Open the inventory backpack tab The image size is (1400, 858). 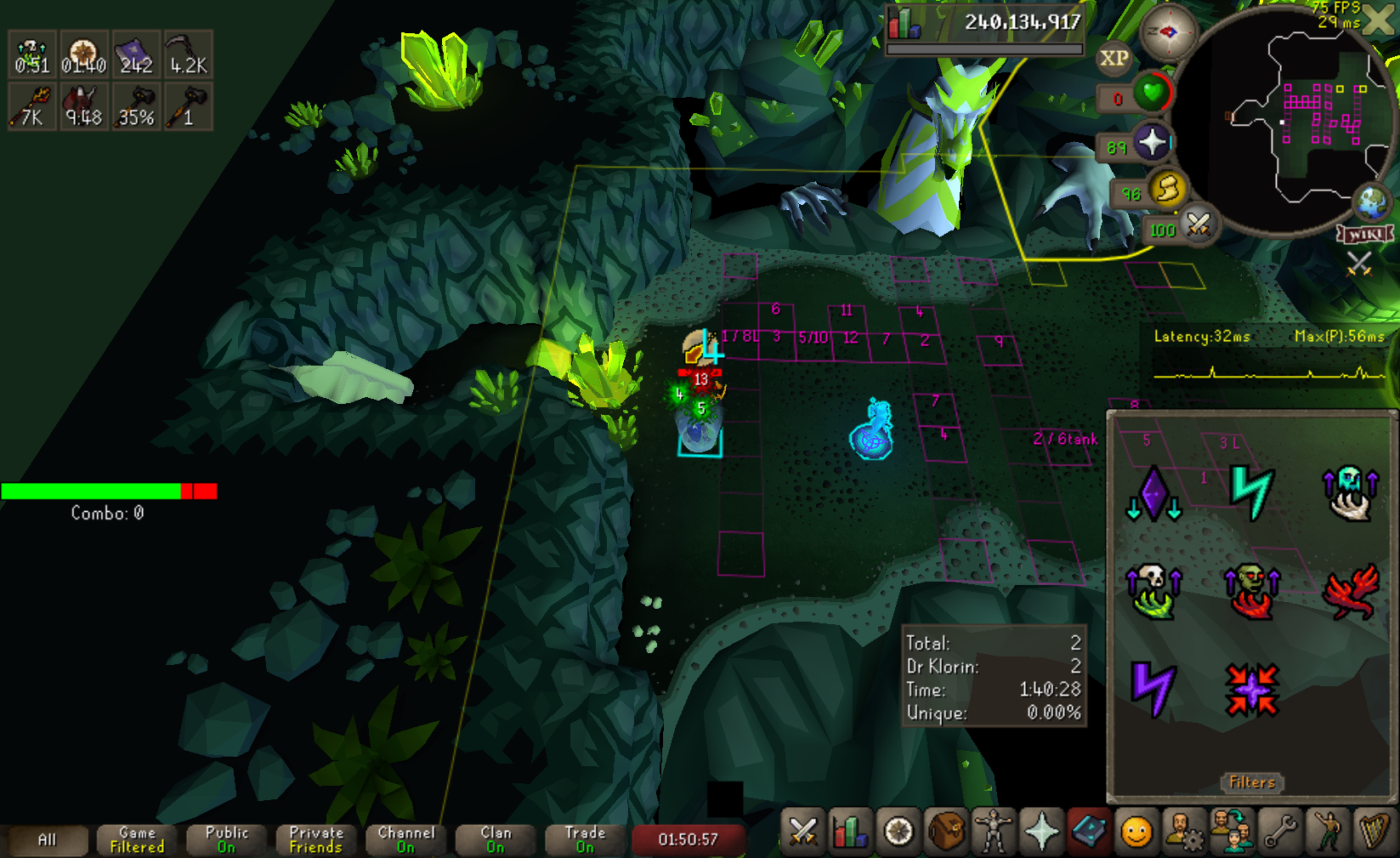coord(945,832)
